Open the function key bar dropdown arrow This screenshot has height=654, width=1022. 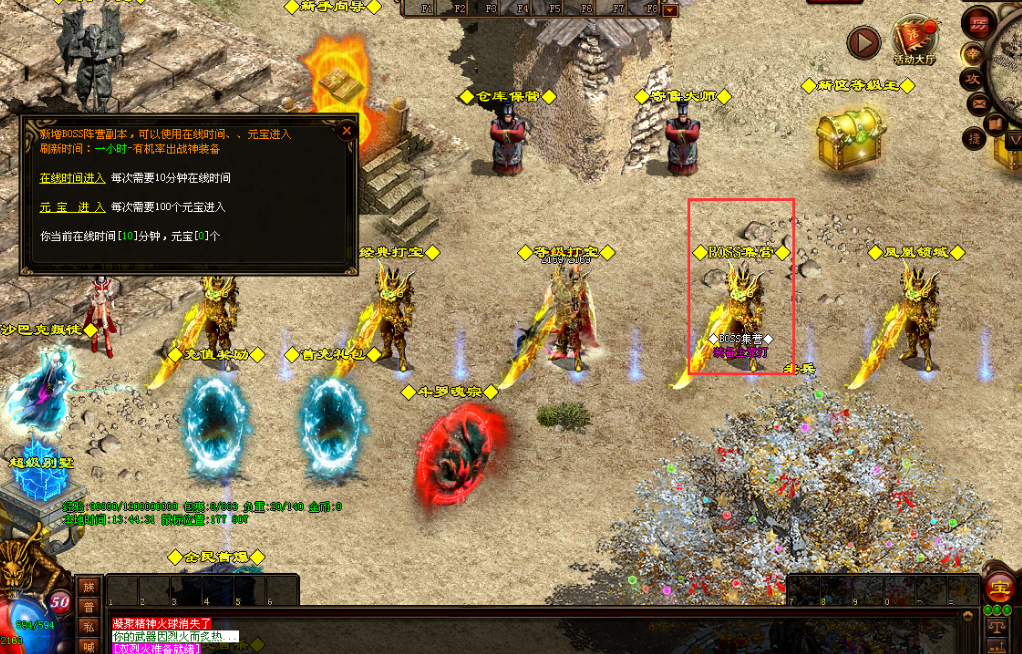pos(670,10)
